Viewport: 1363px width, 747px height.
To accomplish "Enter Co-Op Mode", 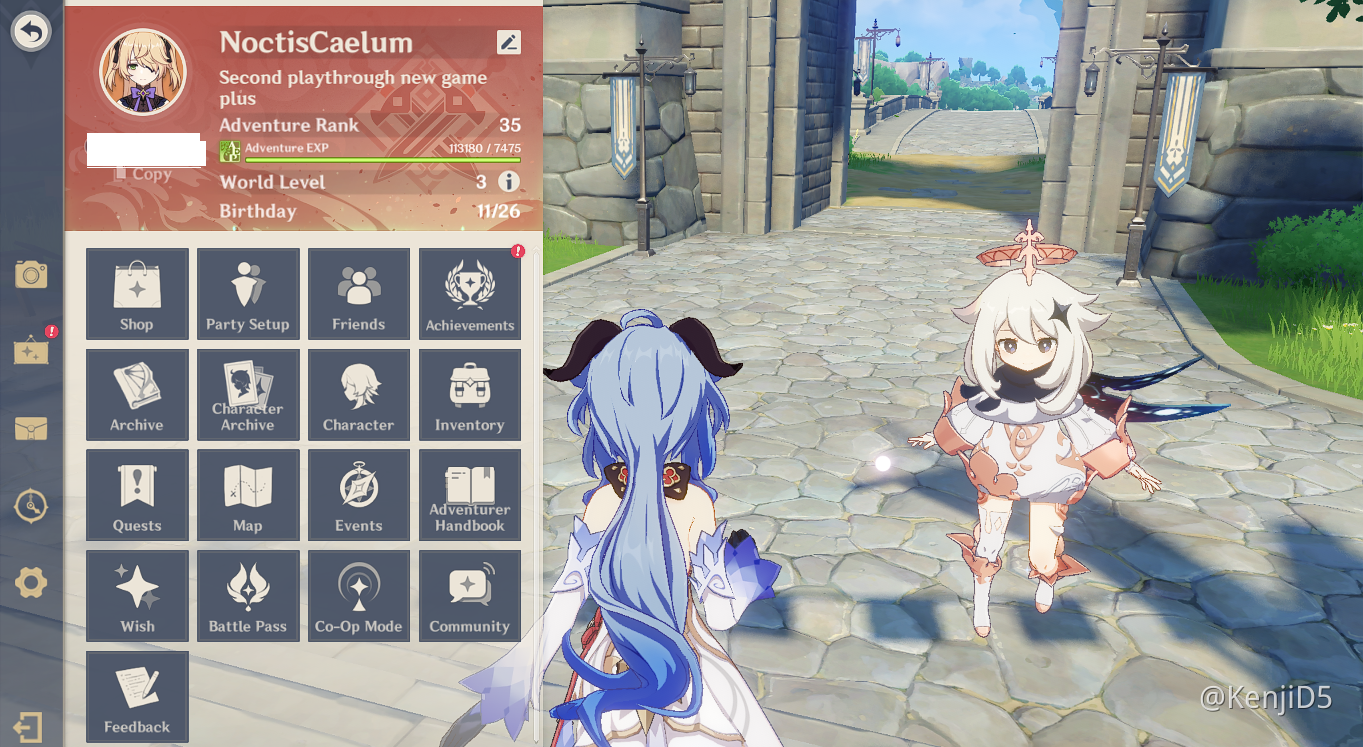I will [x=359, y=596].
